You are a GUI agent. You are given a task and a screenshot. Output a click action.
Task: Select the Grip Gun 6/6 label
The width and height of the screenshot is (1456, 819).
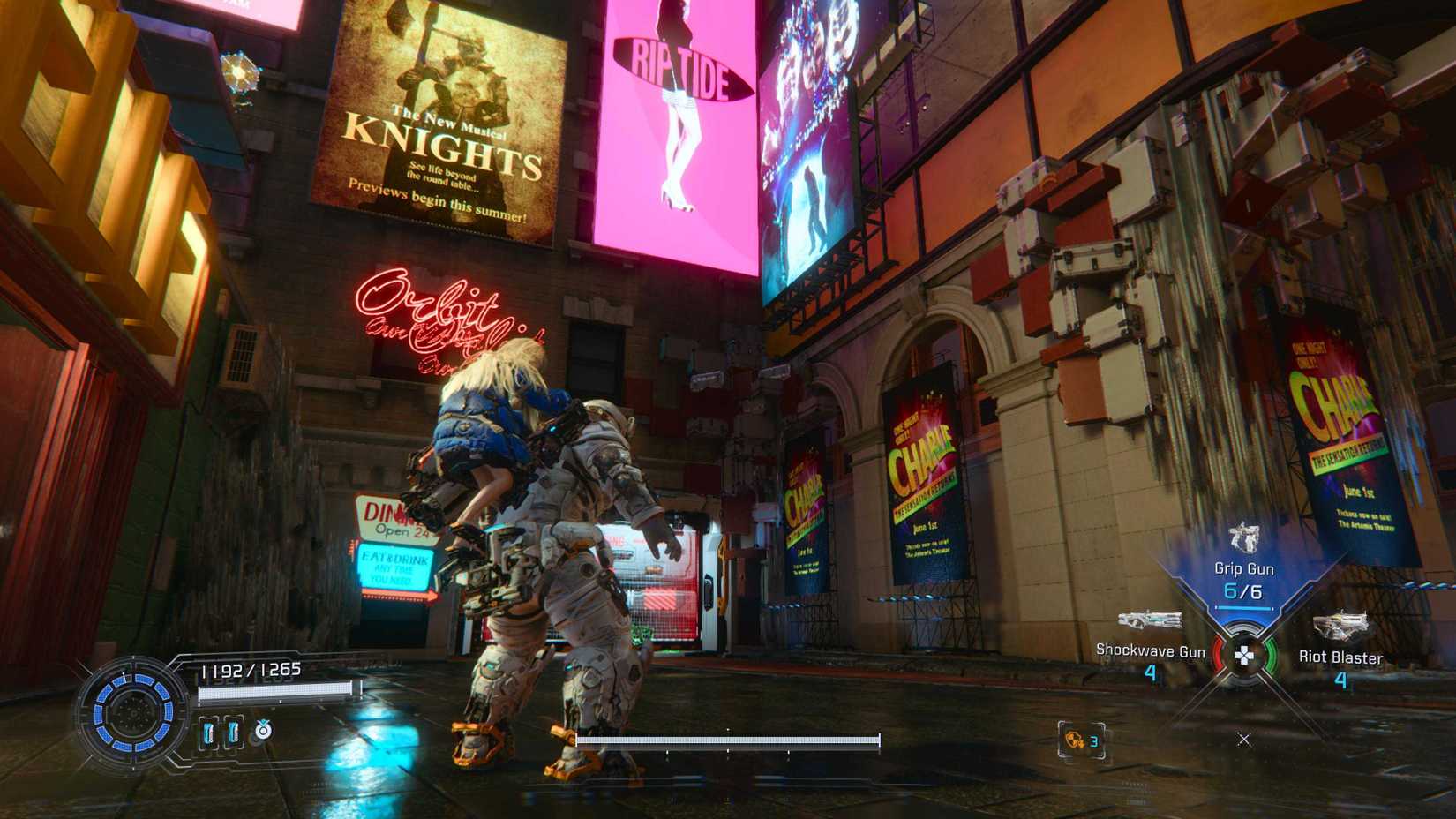pyautogui.click(x=1243, y=590)
